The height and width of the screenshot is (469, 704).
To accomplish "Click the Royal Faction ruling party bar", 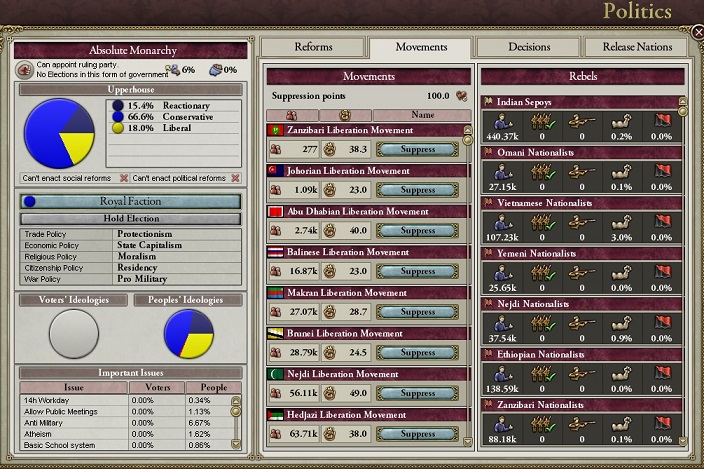I will tap(132, 201).
